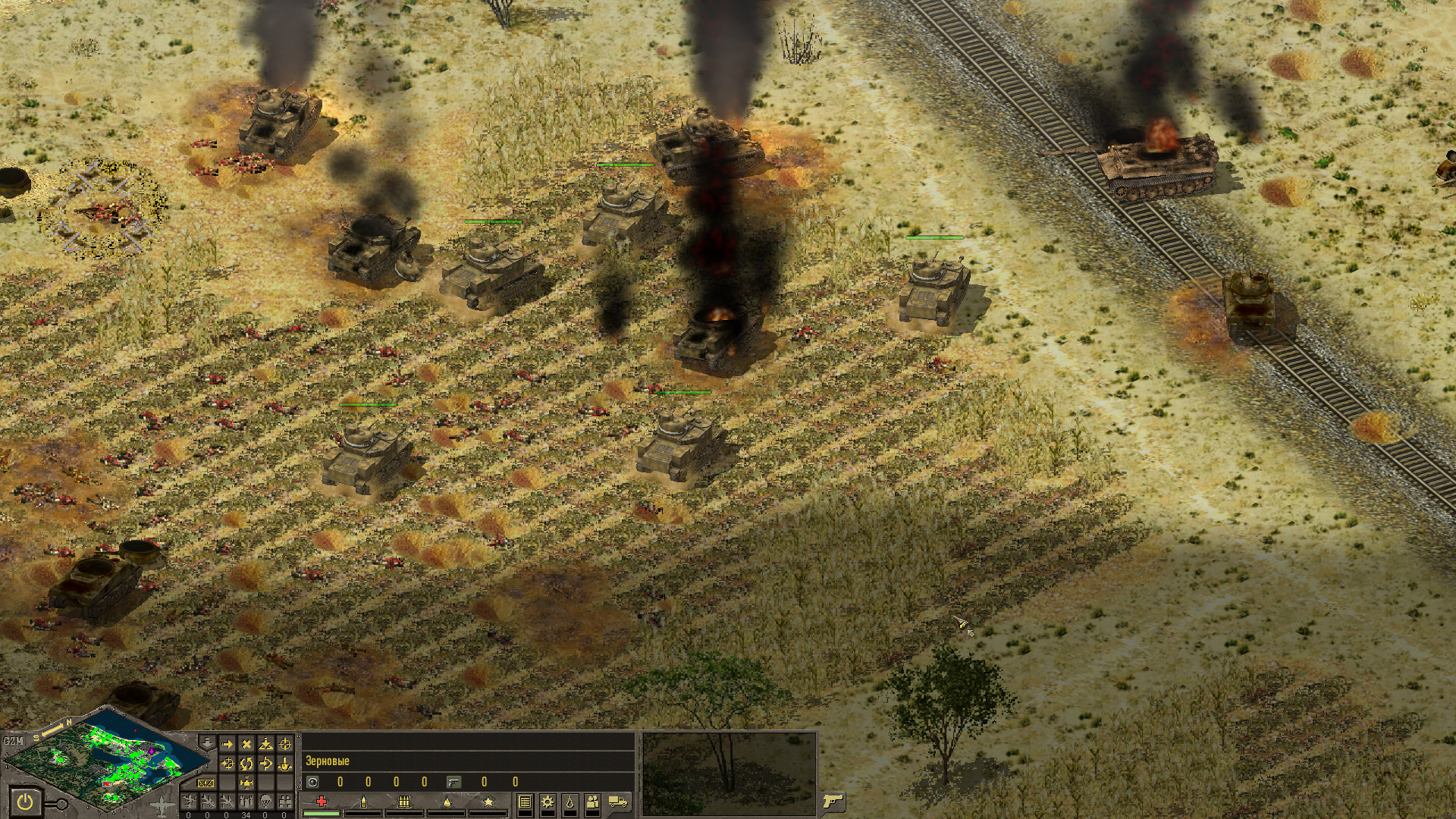Click the downward arrow panel collapse button
The image size is (1456, 819).
[207, 742]
